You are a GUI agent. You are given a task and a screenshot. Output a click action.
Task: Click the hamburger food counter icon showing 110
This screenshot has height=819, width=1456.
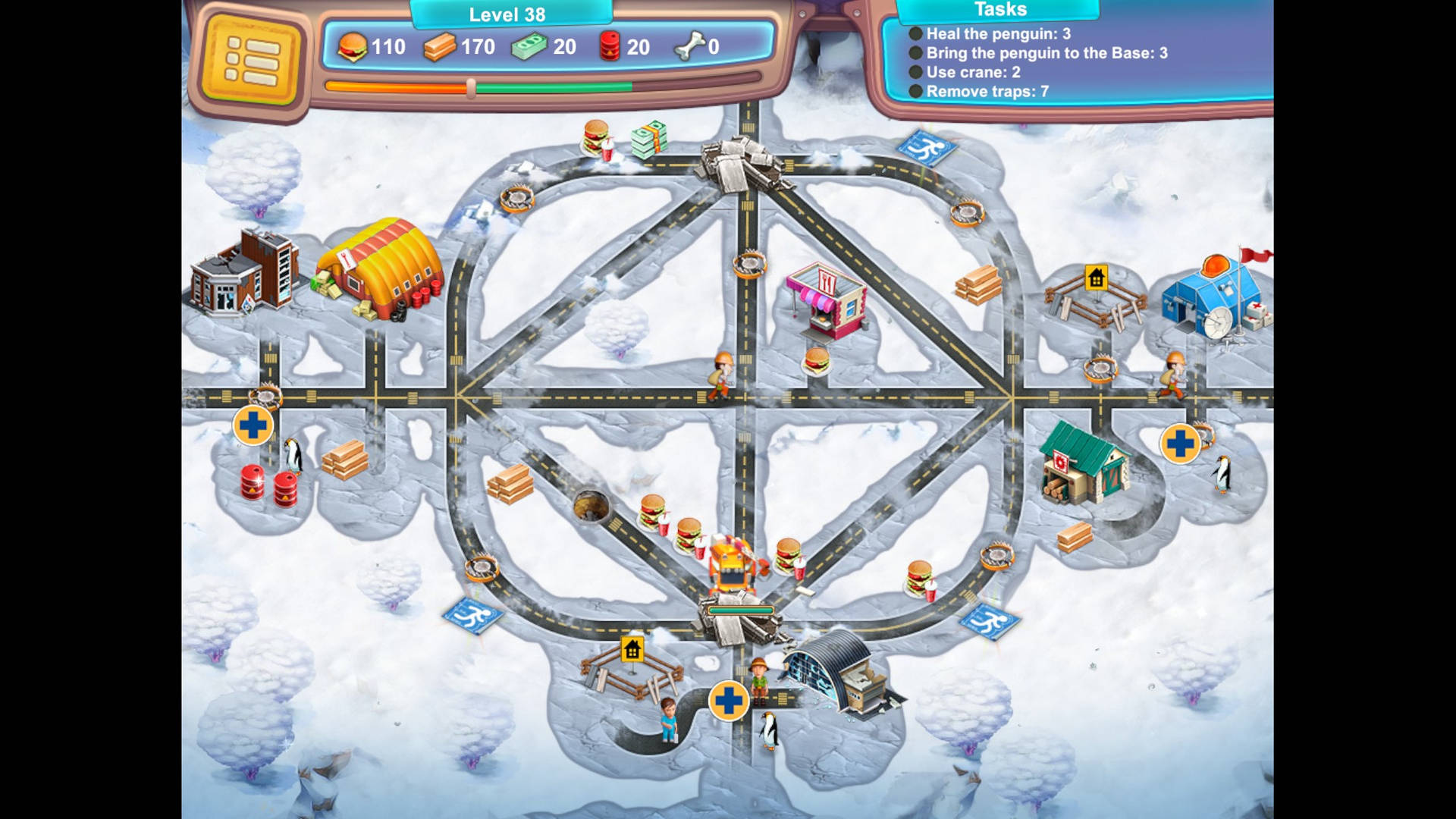353,47
